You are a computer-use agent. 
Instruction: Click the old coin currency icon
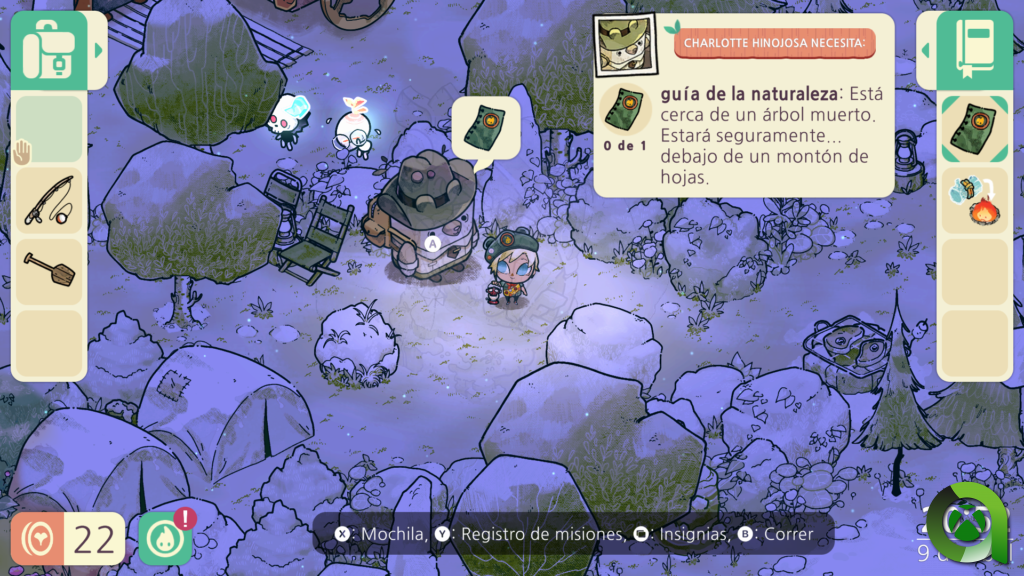(39, 539)
